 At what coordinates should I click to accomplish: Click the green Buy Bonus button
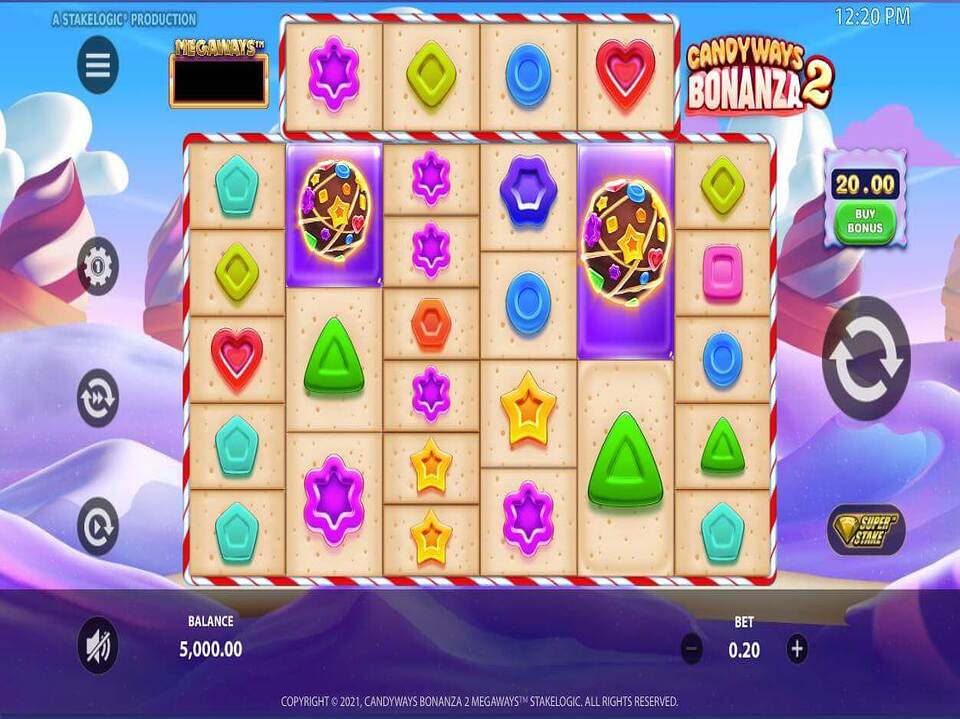tap(865, 222)
